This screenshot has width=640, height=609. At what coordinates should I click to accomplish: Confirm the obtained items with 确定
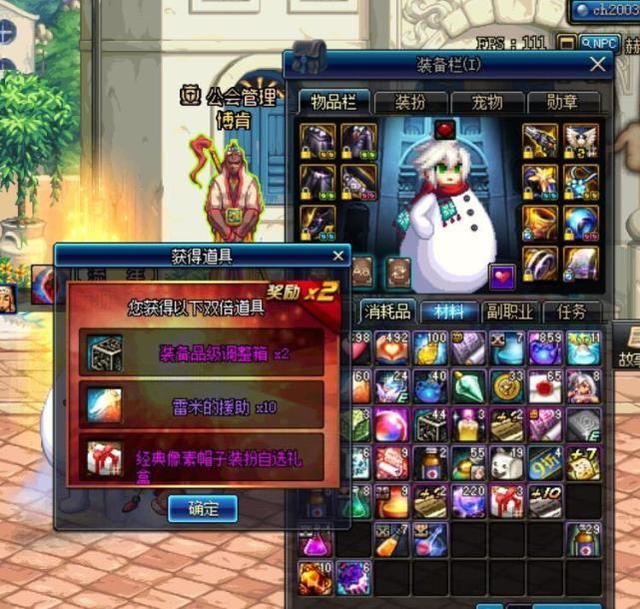(202, 508)
